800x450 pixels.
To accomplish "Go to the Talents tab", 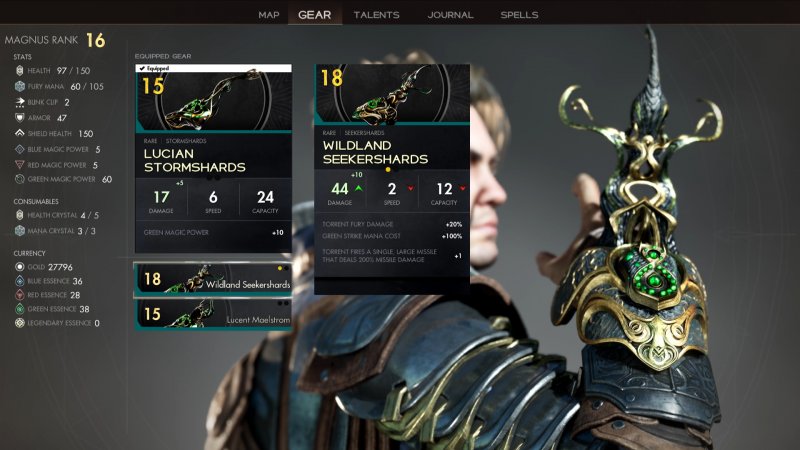I will [376, 15].
